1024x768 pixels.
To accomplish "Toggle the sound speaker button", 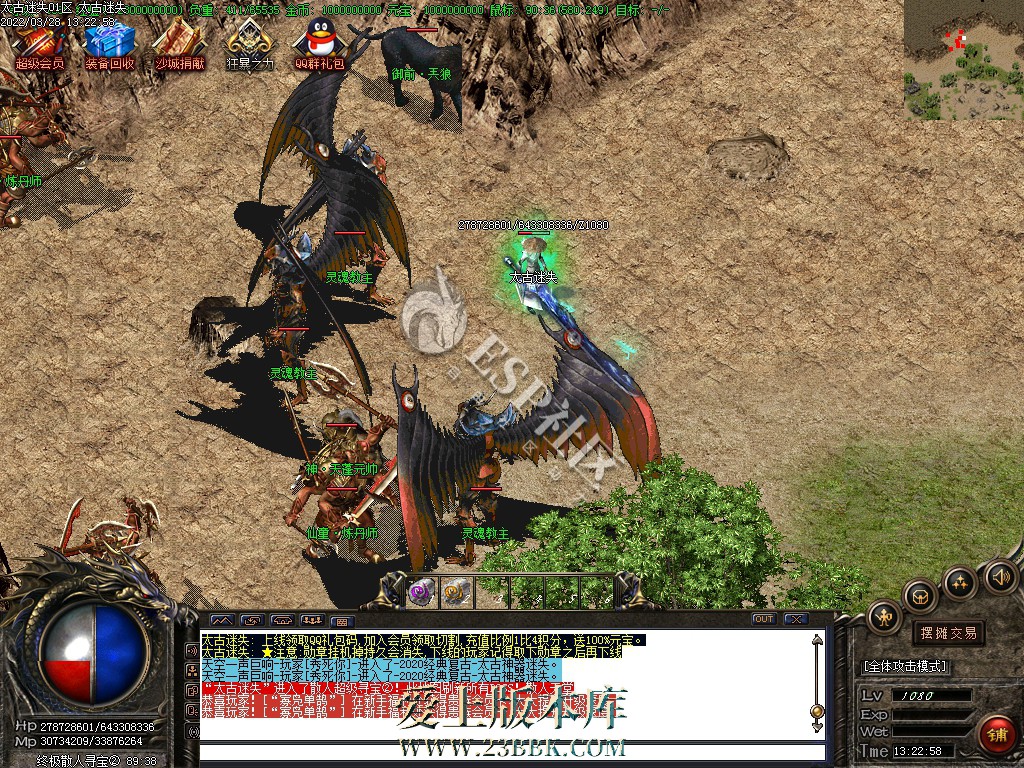I will coord(1000,576).
